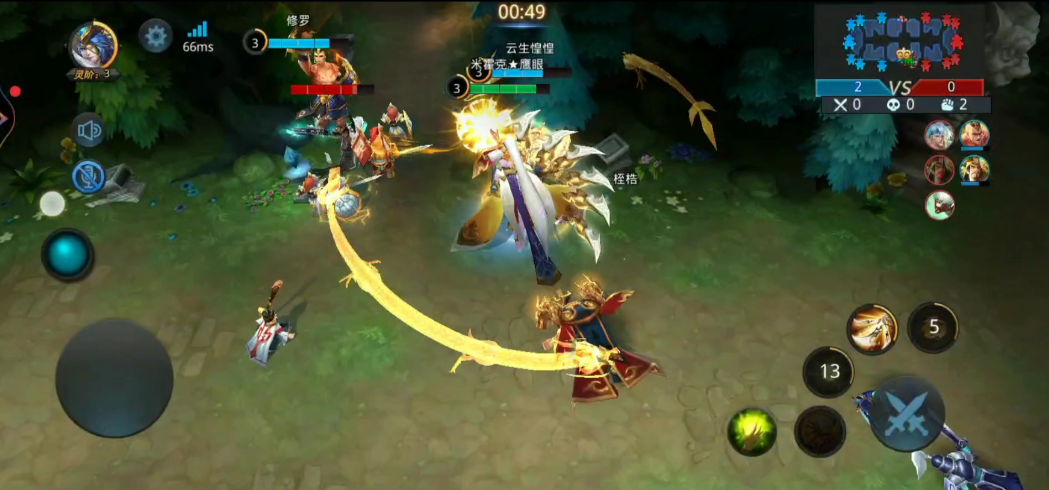This screenshot has width=1049, height=490.
Task: Tap the glowing cyan orb button
Action: [68, 254]
